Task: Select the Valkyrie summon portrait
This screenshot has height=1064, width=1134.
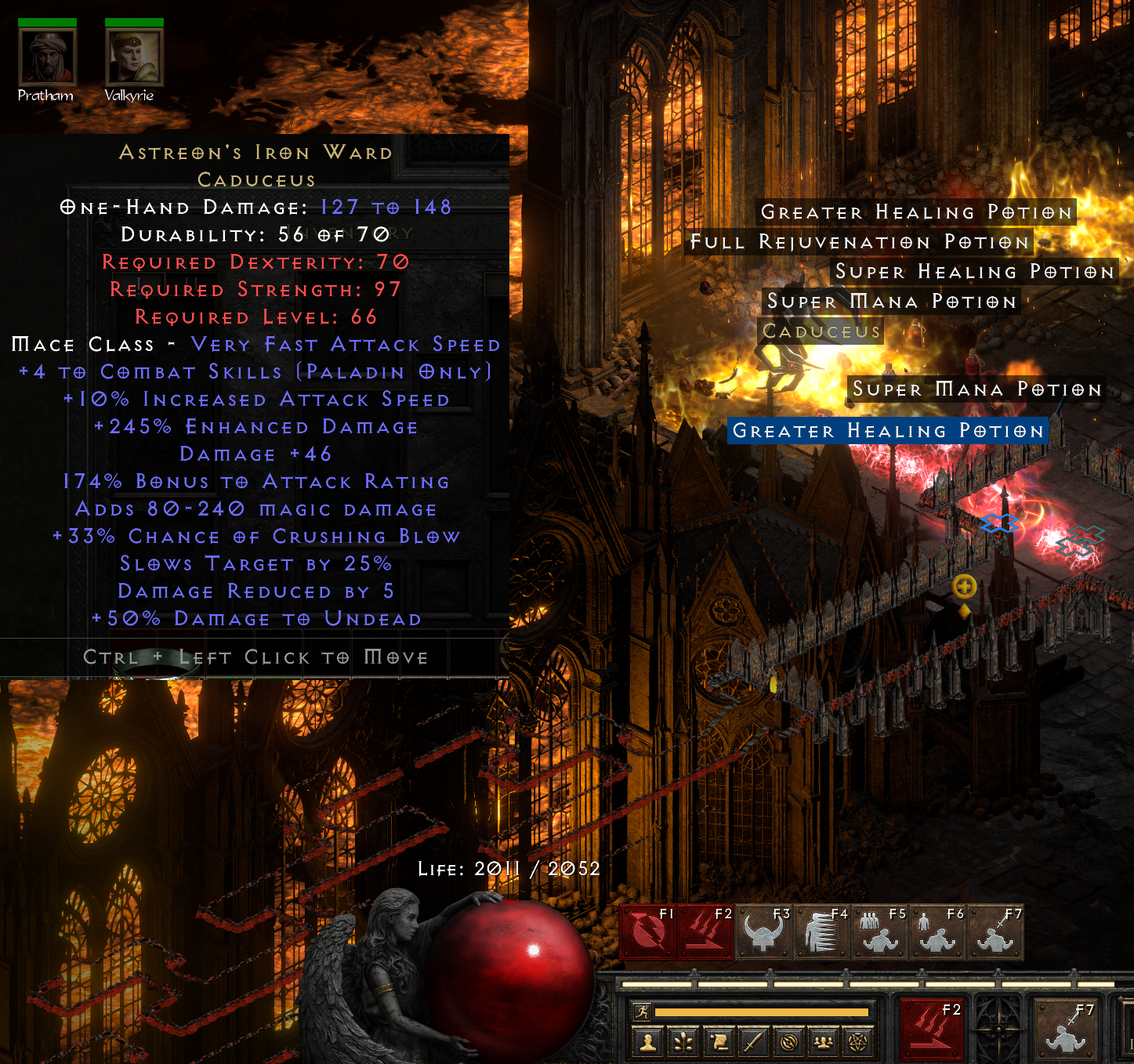Action: 134,58
